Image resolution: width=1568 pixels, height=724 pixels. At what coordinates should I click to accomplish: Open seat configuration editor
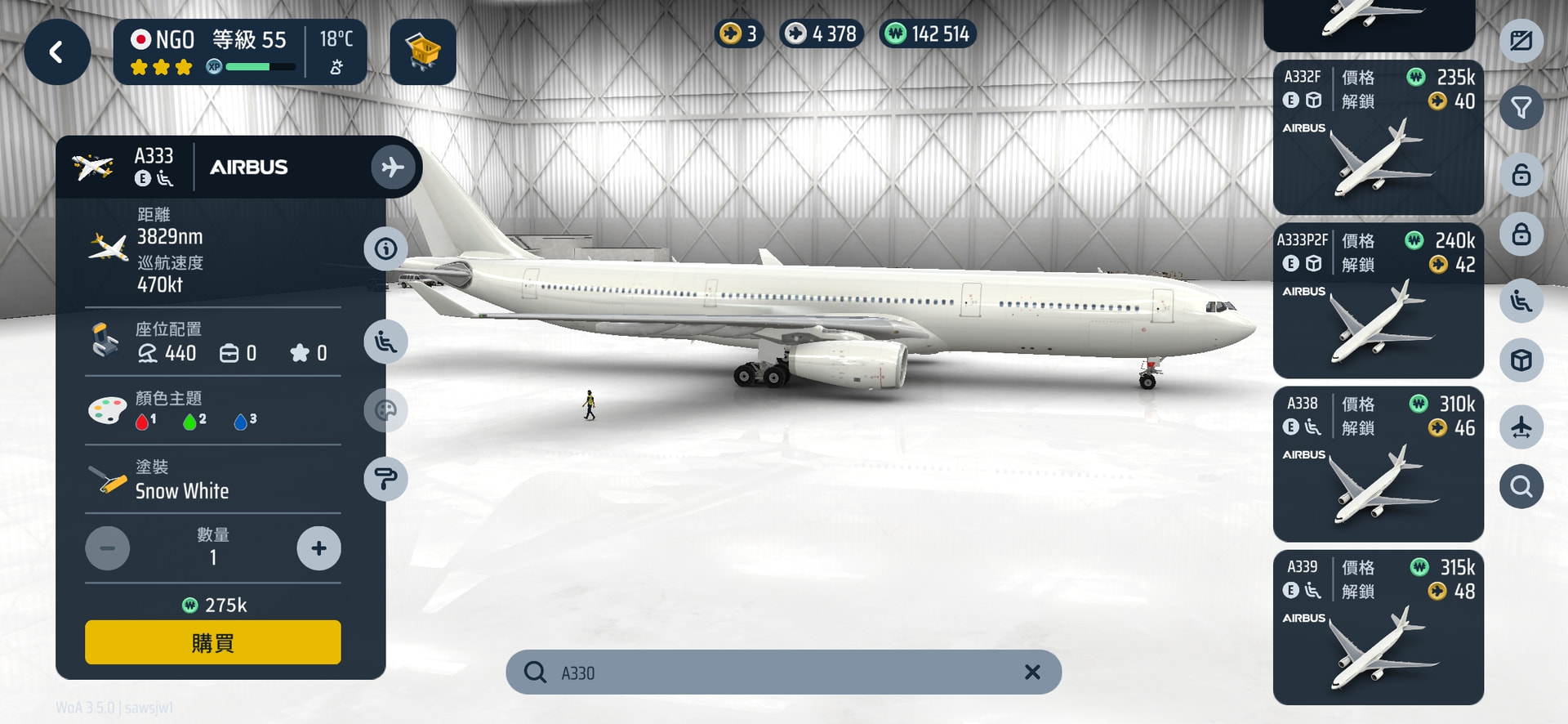pos(385,342)
